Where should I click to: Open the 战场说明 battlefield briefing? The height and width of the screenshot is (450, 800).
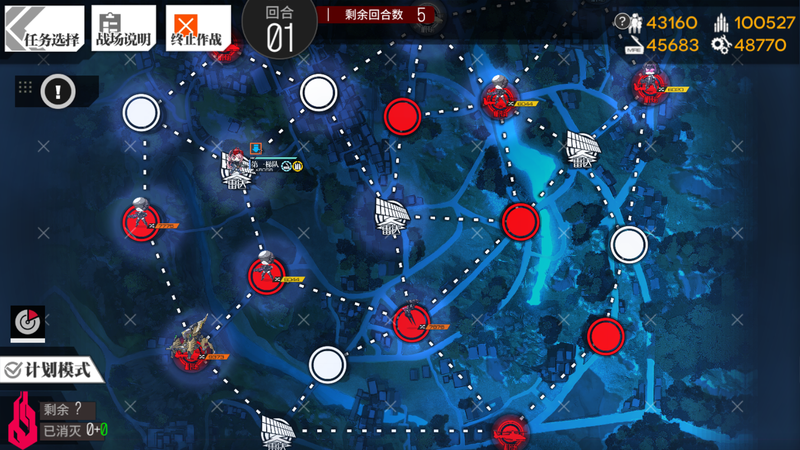(124, 28)
